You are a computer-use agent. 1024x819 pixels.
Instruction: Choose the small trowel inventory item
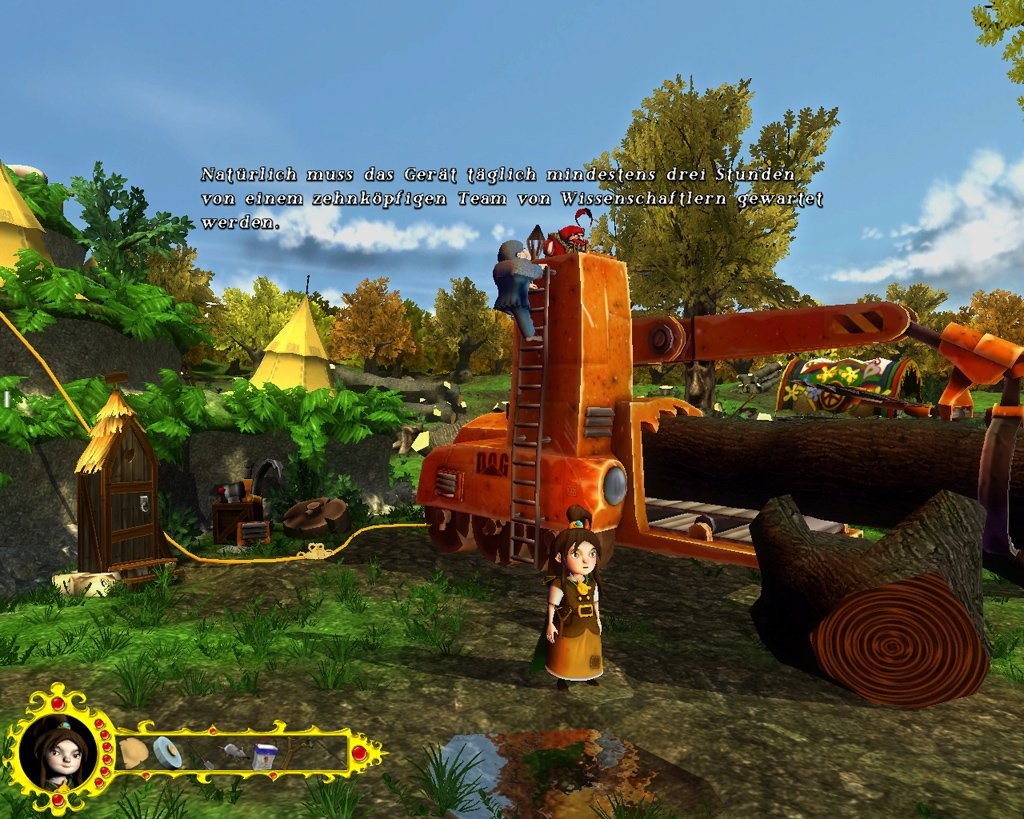[203, 760]
